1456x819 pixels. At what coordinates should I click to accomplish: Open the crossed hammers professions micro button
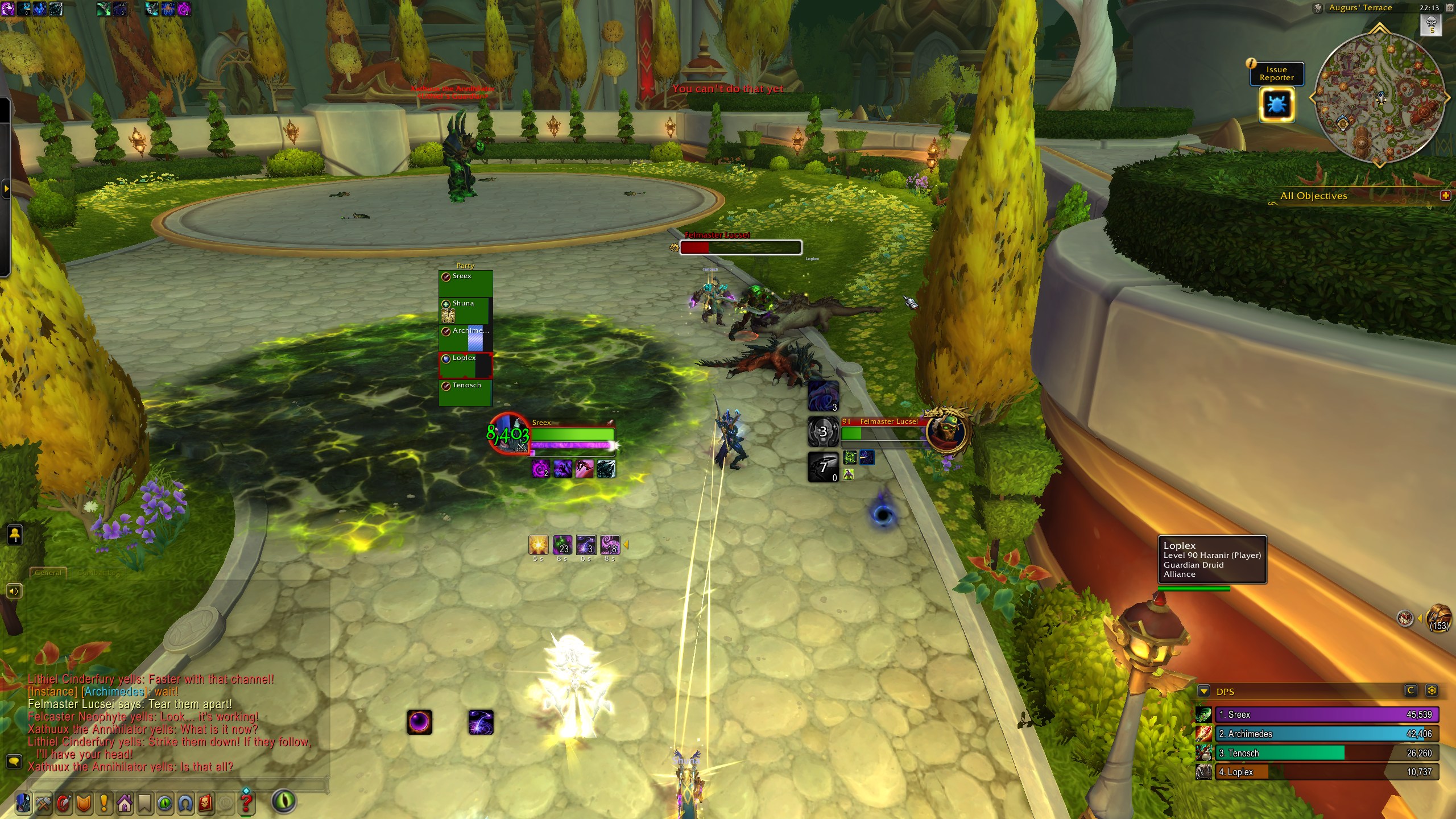pyautogui.click(x=43, y=803)
